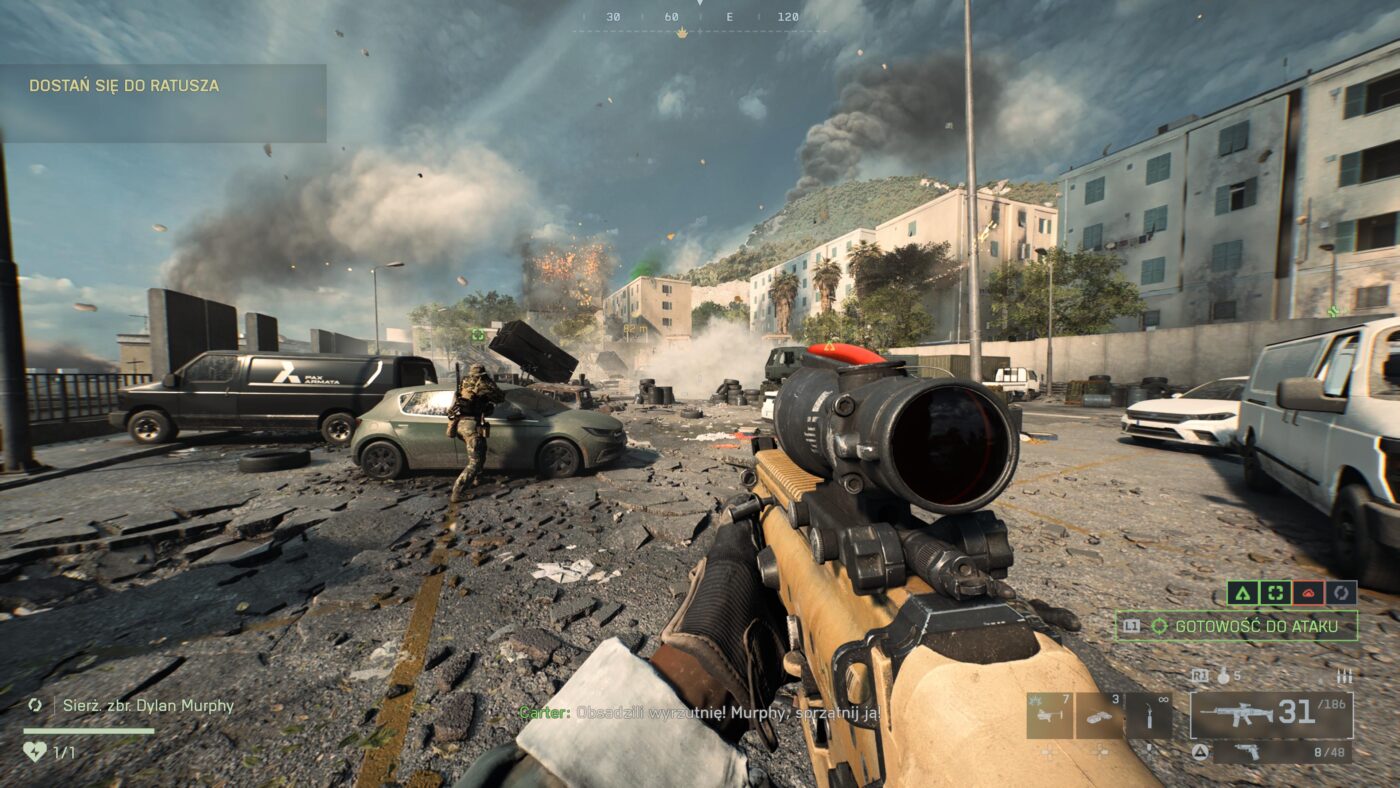Viewport: 1400px width, 788px height.
Task: Click the class icon beside Dylan Murphy's name
Action: (x=35, y=705)
